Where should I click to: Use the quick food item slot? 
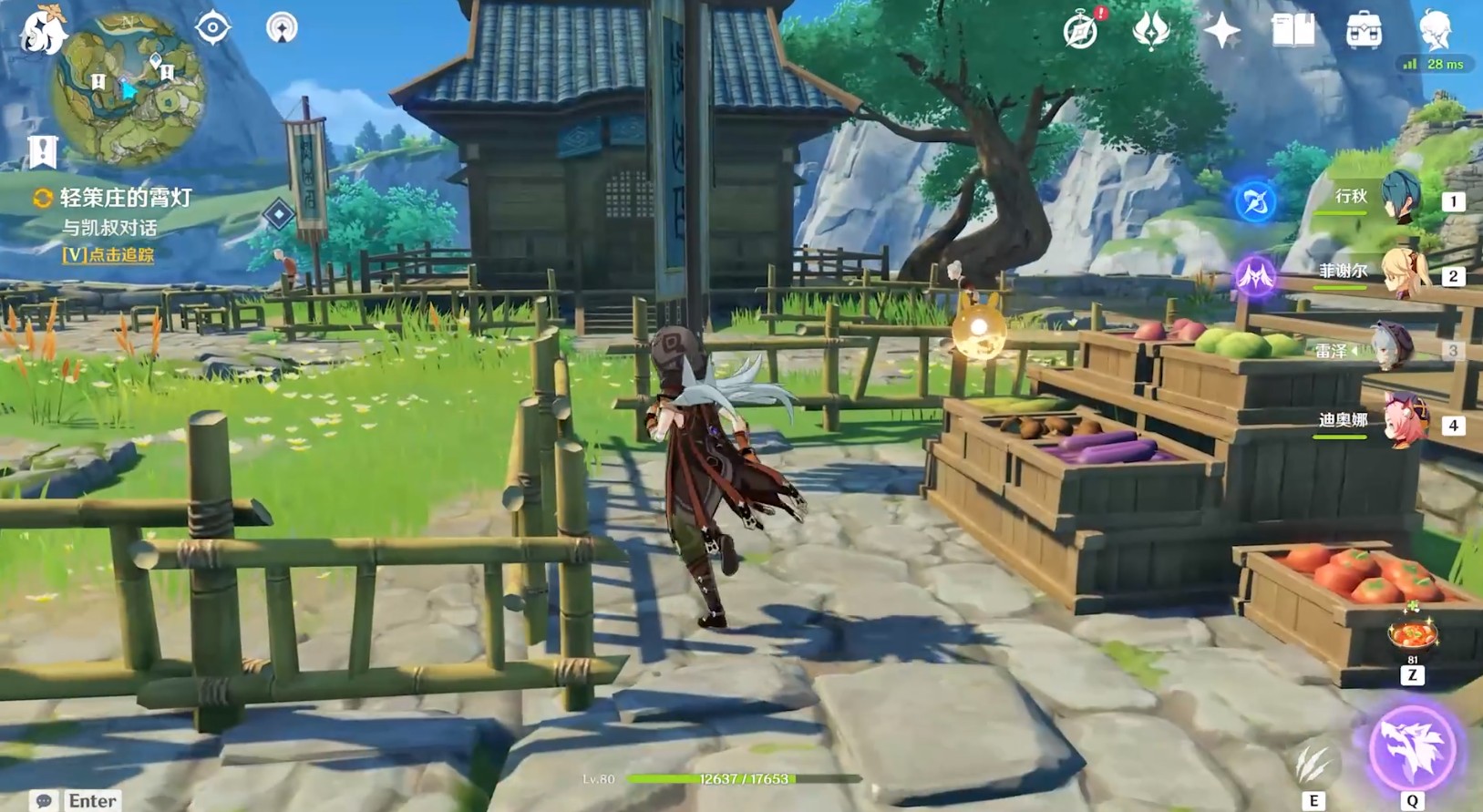(x=1412, y=634)
